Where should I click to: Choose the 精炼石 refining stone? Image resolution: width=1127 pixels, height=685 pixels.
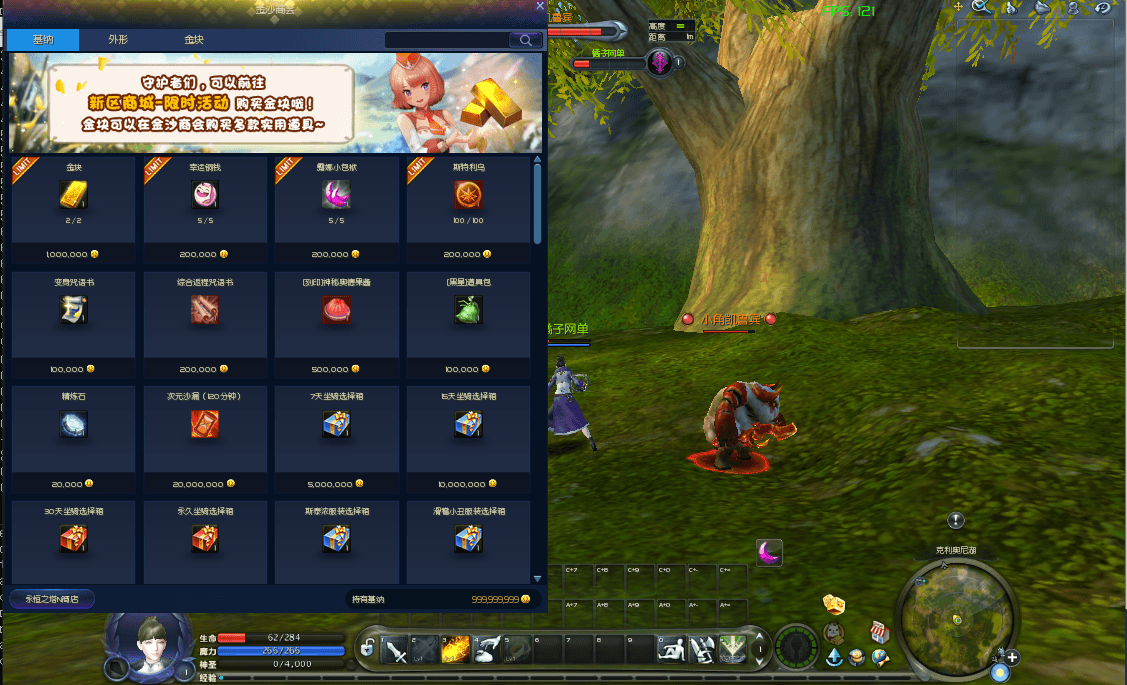point(74,424)
